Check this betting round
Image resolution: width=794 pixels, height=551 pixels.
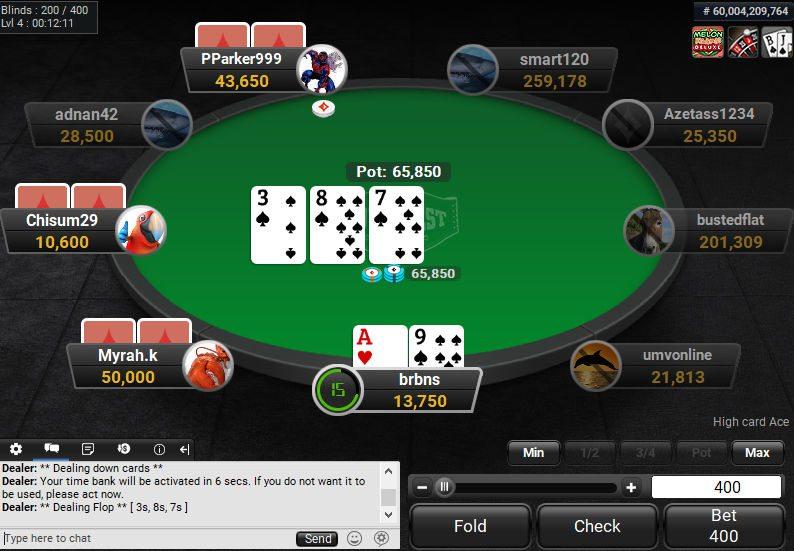coord(597,526)
